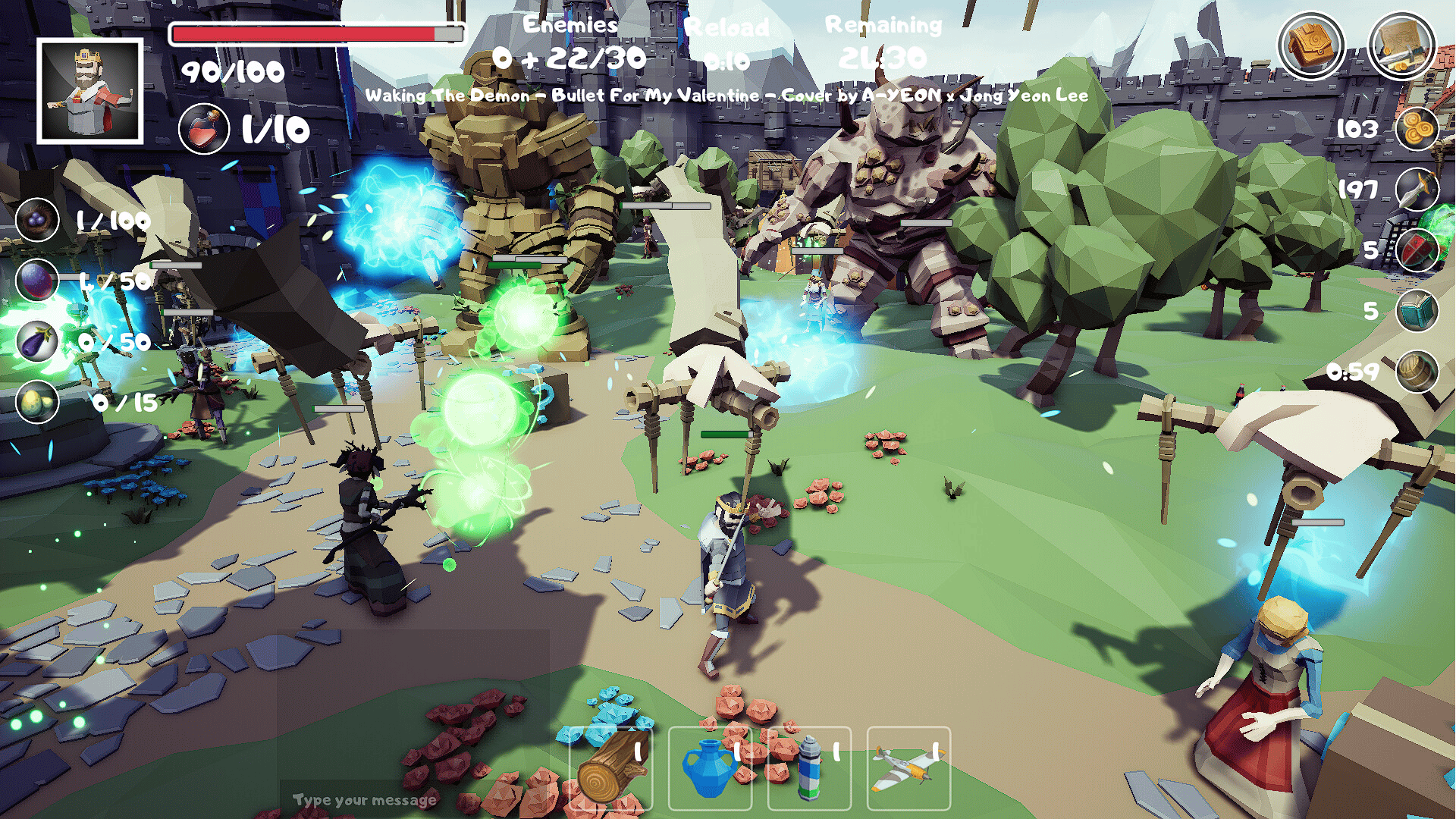
Task: Select the wood log hotbar slot
Action: (611, 769)
